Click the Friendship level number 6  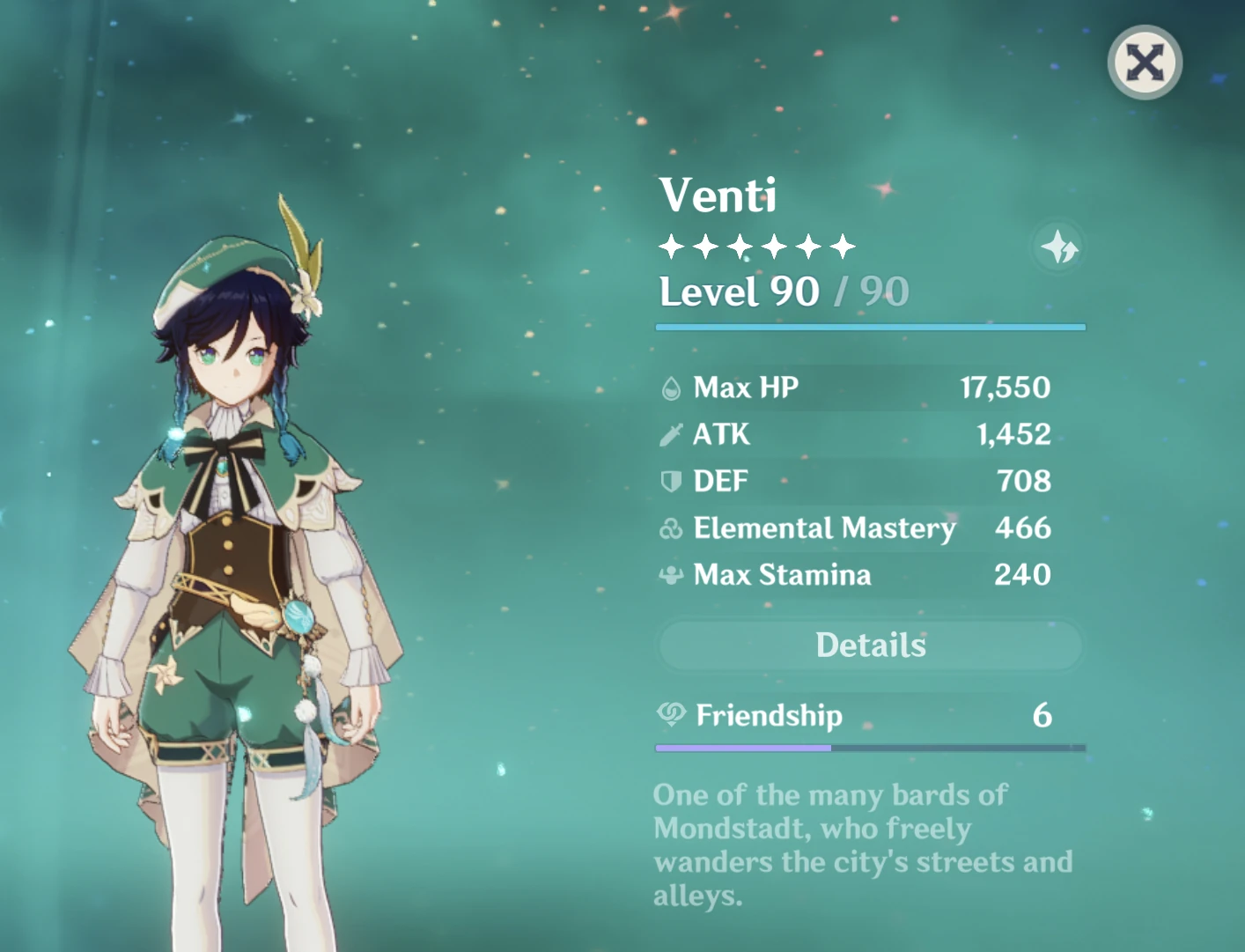[1042, 716]
